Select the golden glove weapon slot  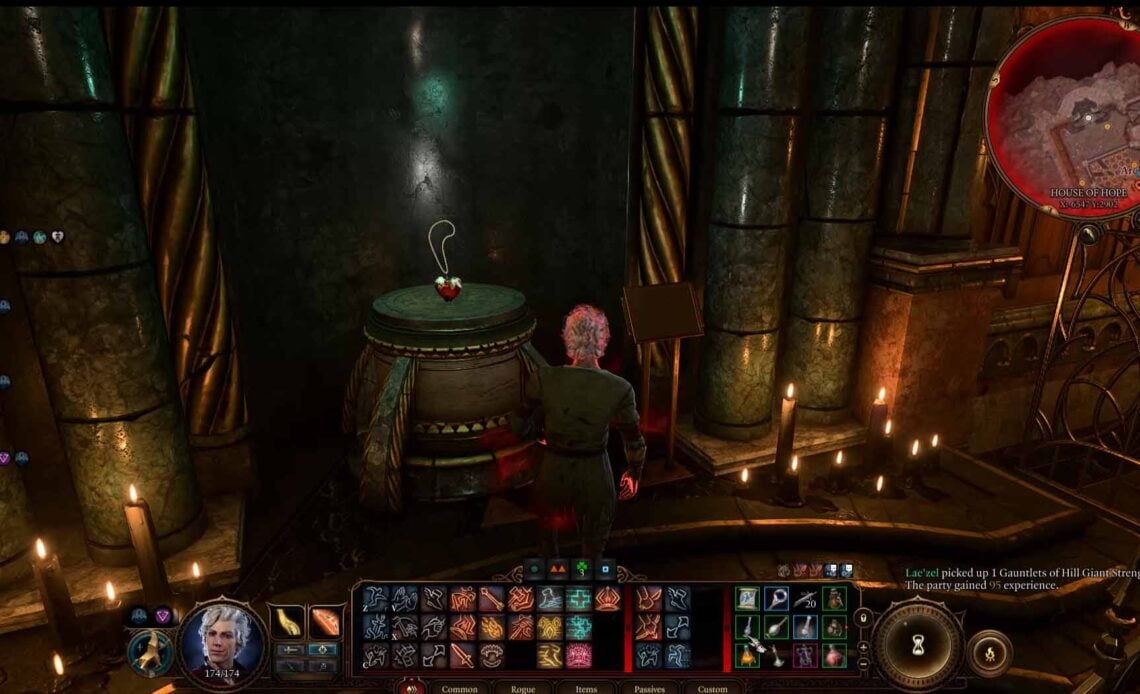288,620
